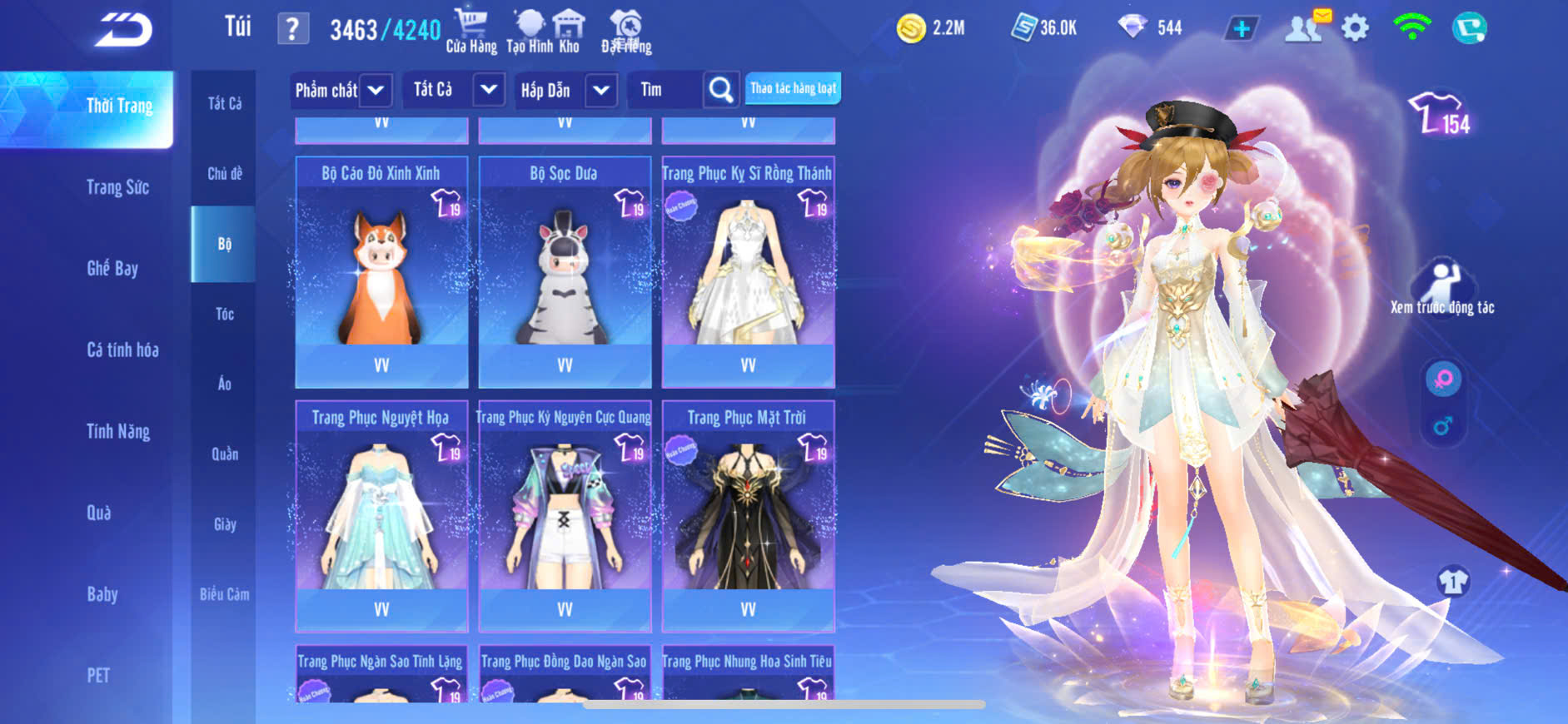The height and width of the screenshot is (724, 1568).
Task: Open the Tạo Hình styling menu
Action: tap(530, 32)
